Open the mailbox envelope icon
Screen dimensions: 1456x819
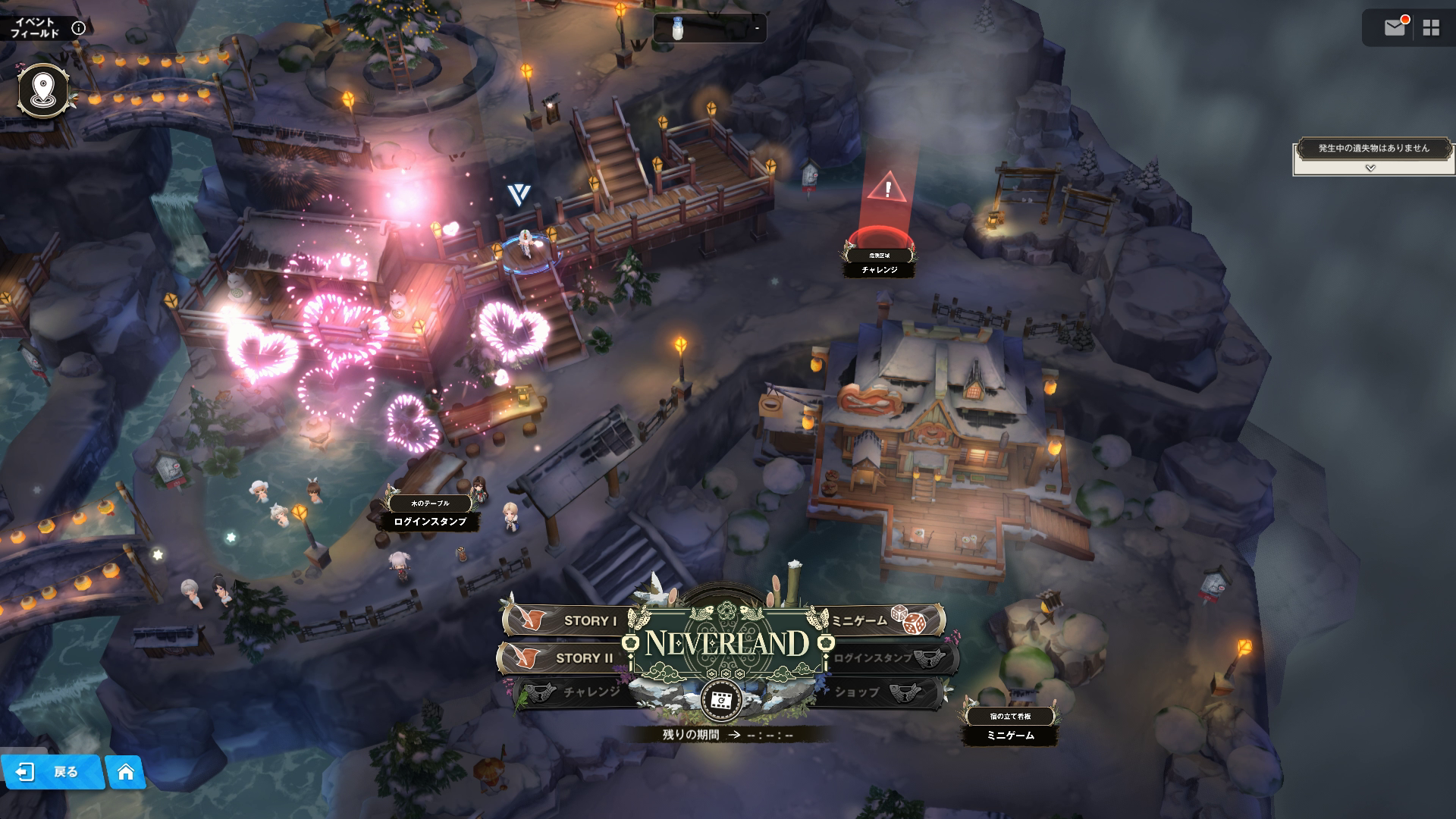1395,28
